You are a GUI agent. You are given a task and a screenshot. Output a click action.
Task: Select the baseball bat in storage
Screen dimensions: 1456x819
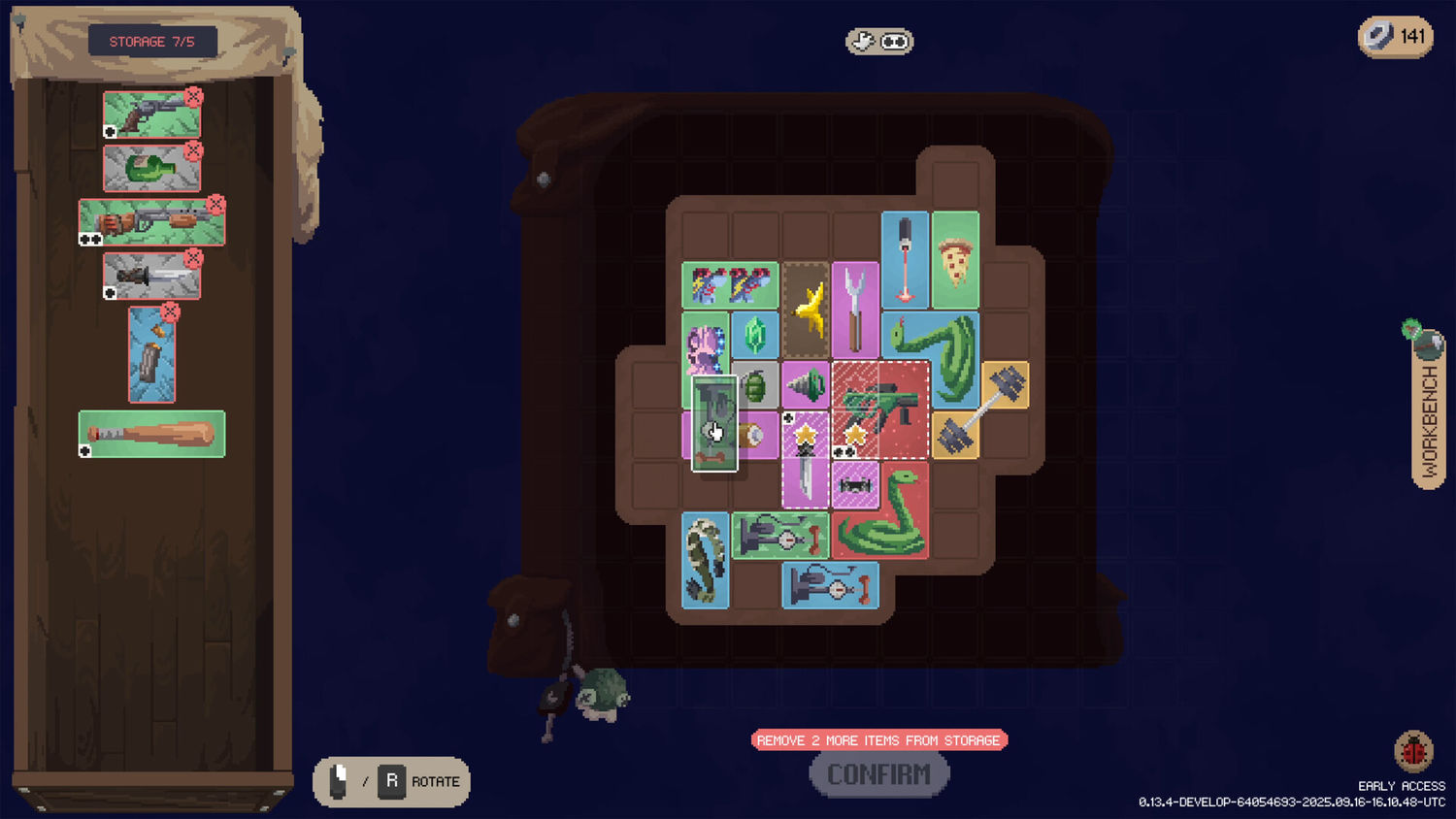[x=151, y=433]
